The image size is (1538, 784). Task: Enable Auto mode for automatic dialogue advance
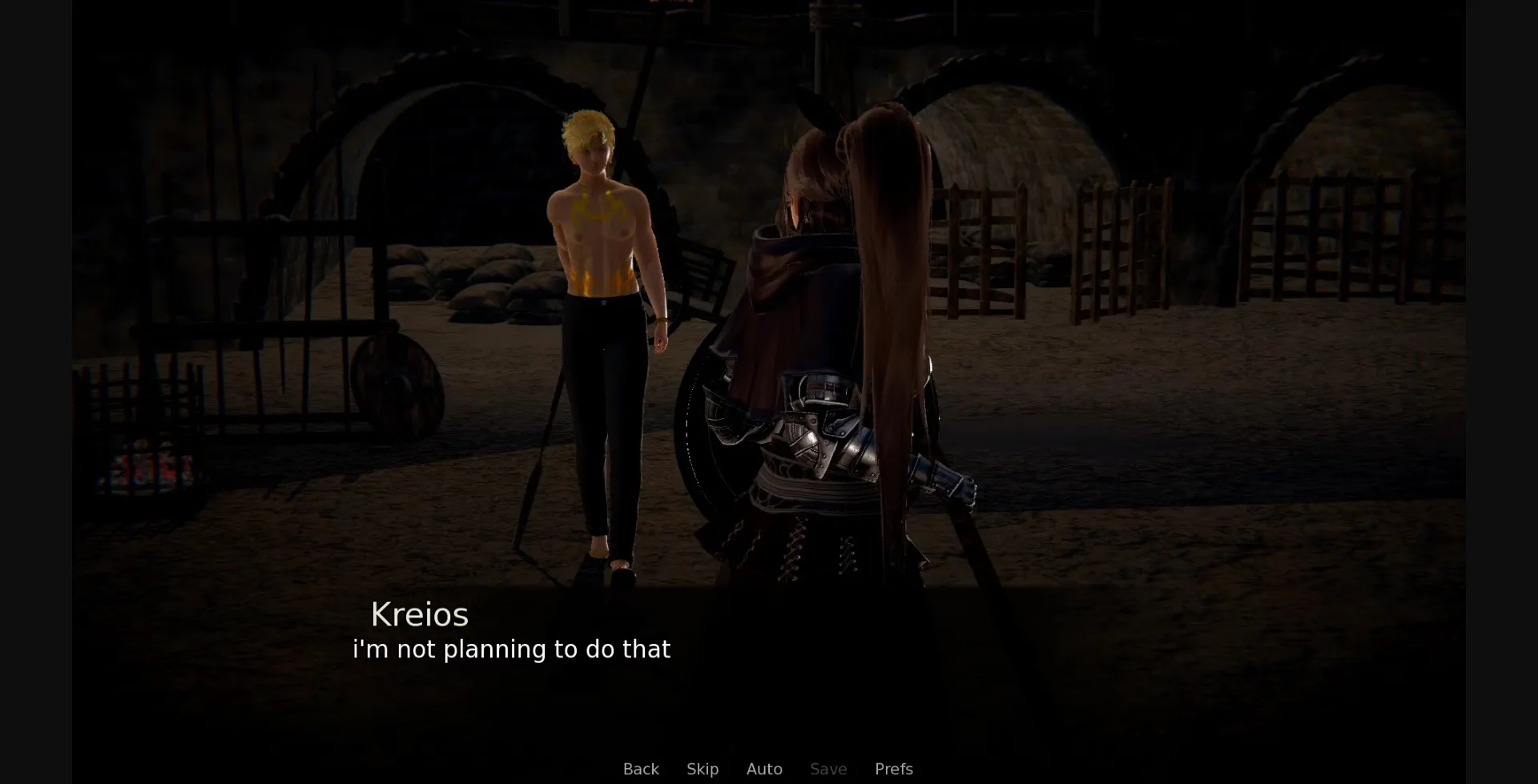(x=764, y=769)
